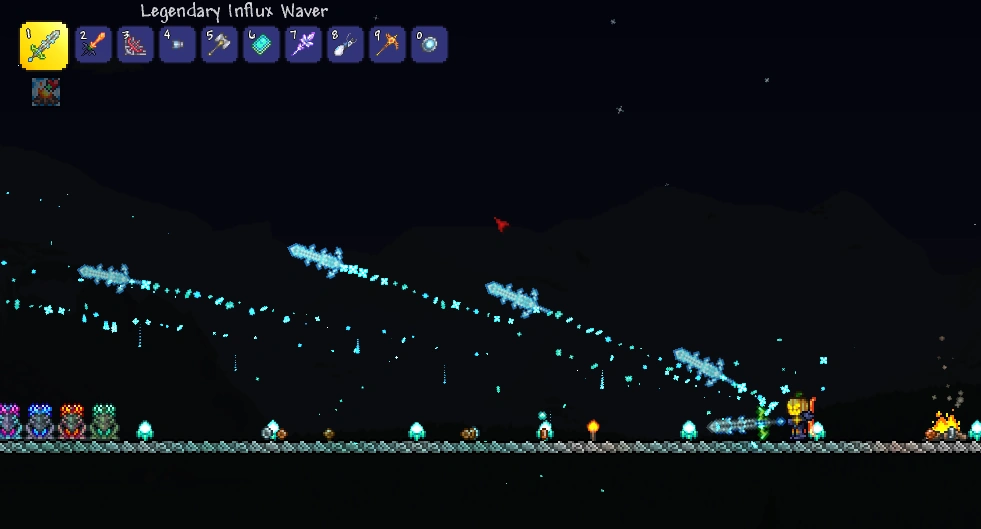Select the small grey item in slot 4

(x=177, y=45)
